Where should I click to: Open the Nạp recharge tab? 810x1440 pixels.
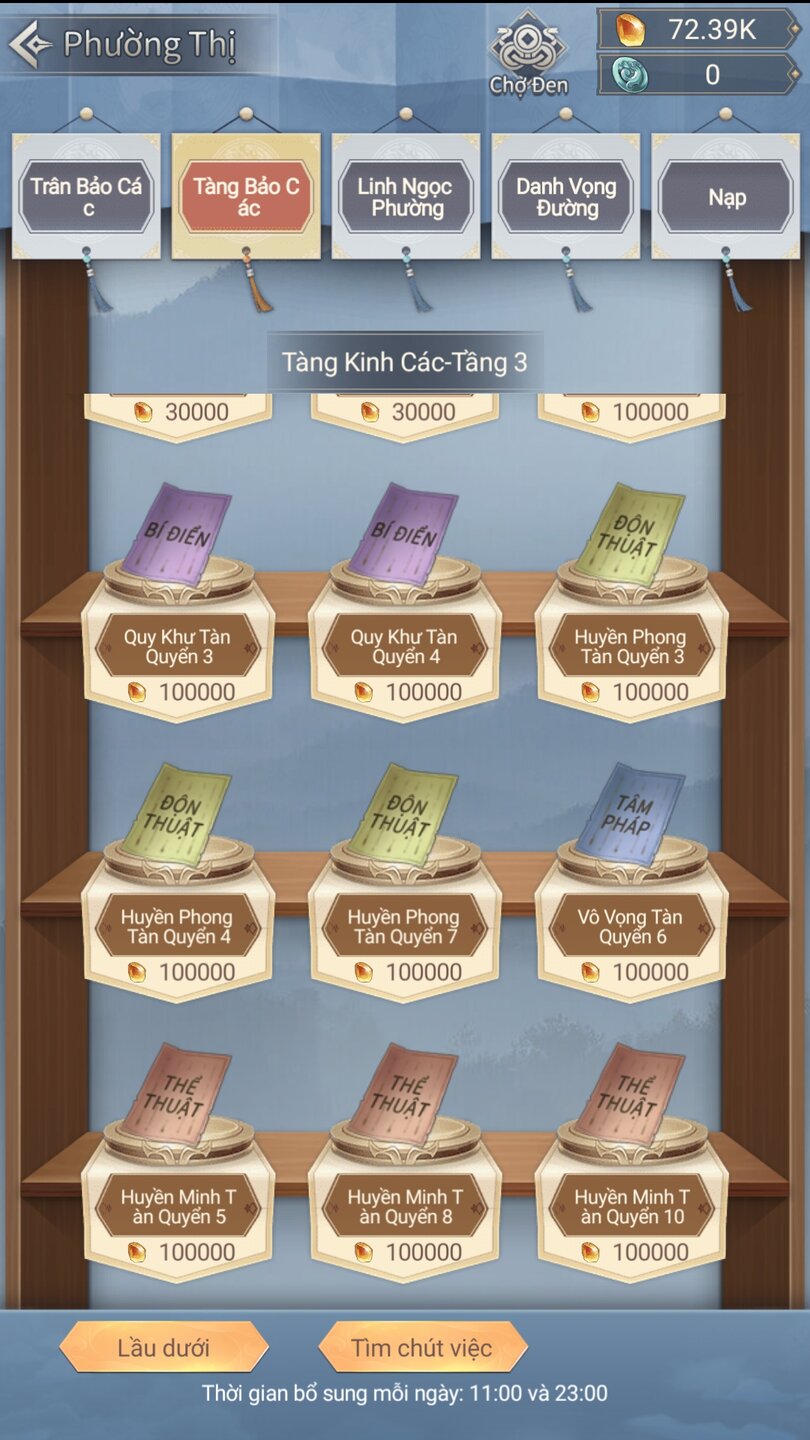pyautogui.click(x=726, y=196)
